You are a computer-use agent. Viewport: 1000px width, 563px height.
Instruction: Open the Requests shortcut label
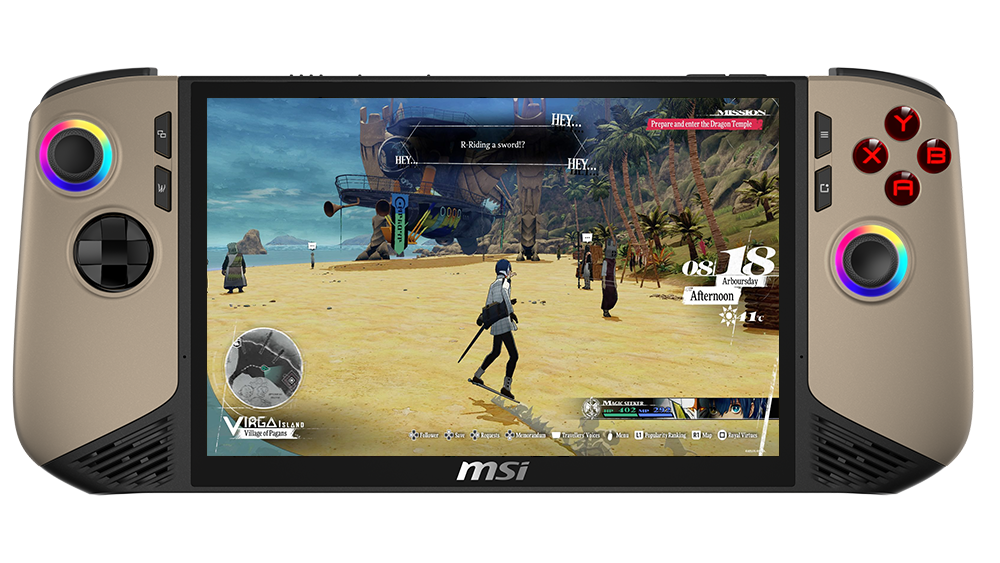pos(489,436)
